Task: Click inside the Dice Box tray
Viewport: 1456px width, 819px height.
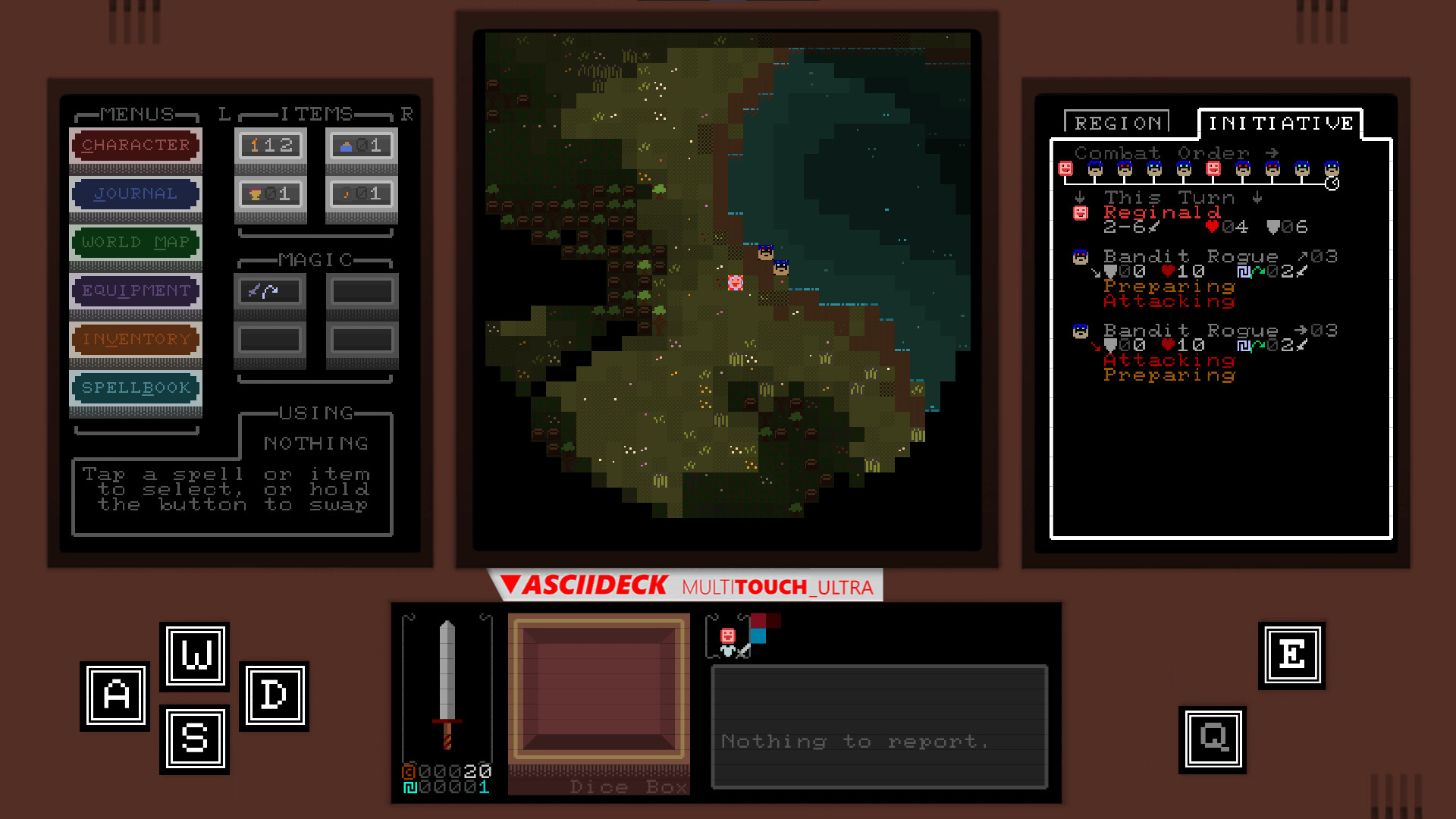Action: point(598,690)
